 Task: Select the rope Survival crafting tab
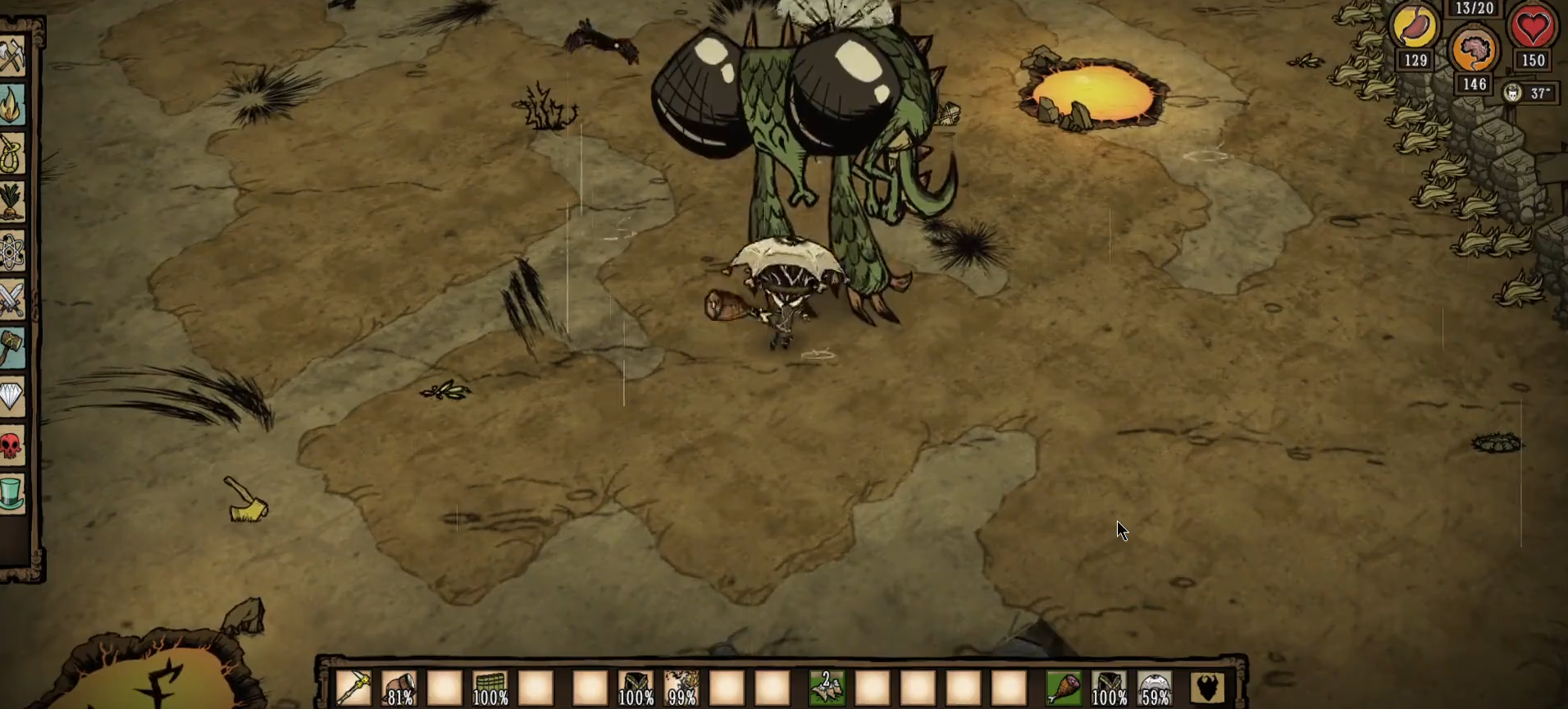tap(13, 153)
